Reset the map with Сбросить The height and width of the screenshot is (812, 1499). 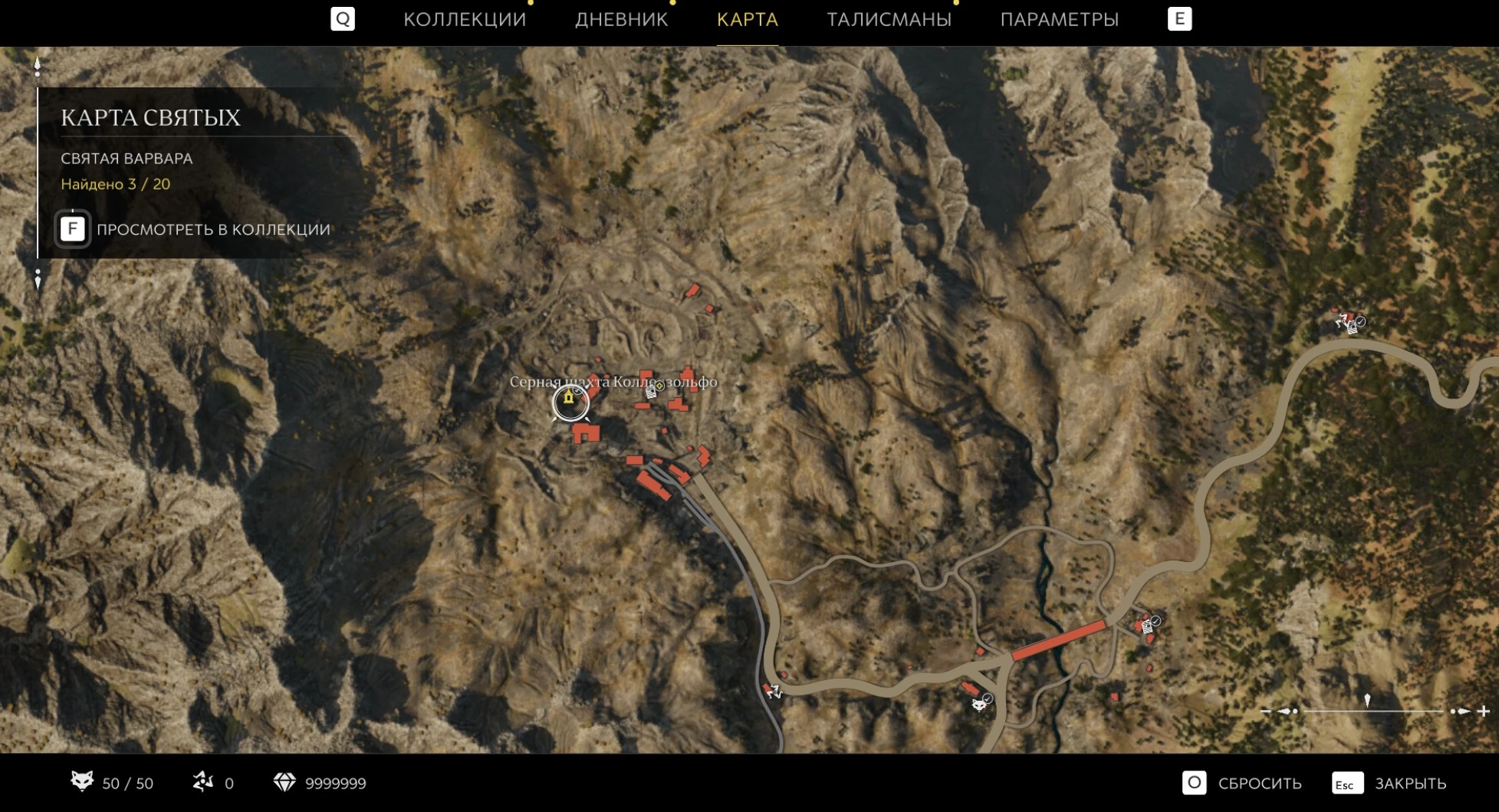[x=1242, y=783]
